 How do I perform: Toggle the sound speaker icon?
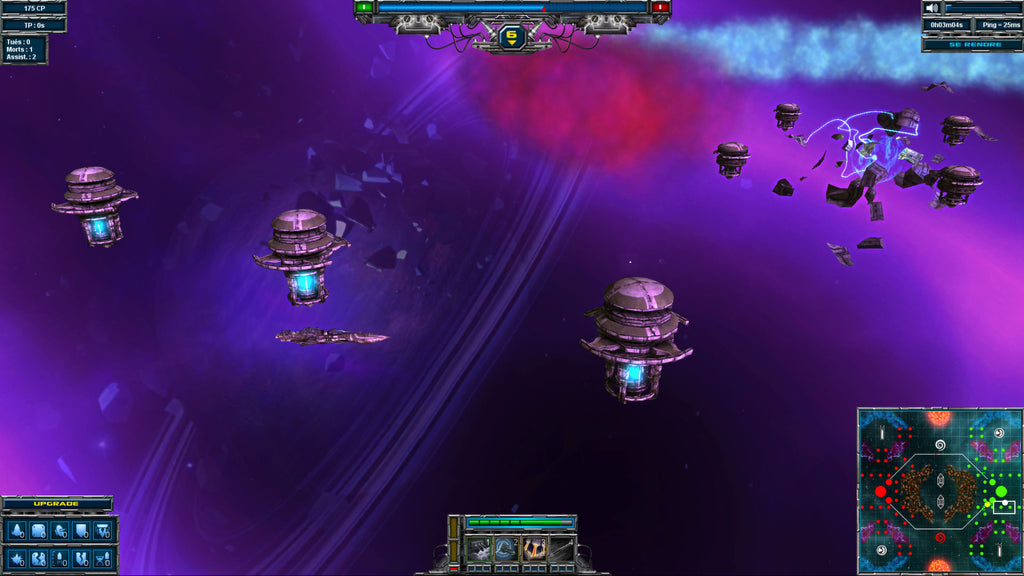932,8
